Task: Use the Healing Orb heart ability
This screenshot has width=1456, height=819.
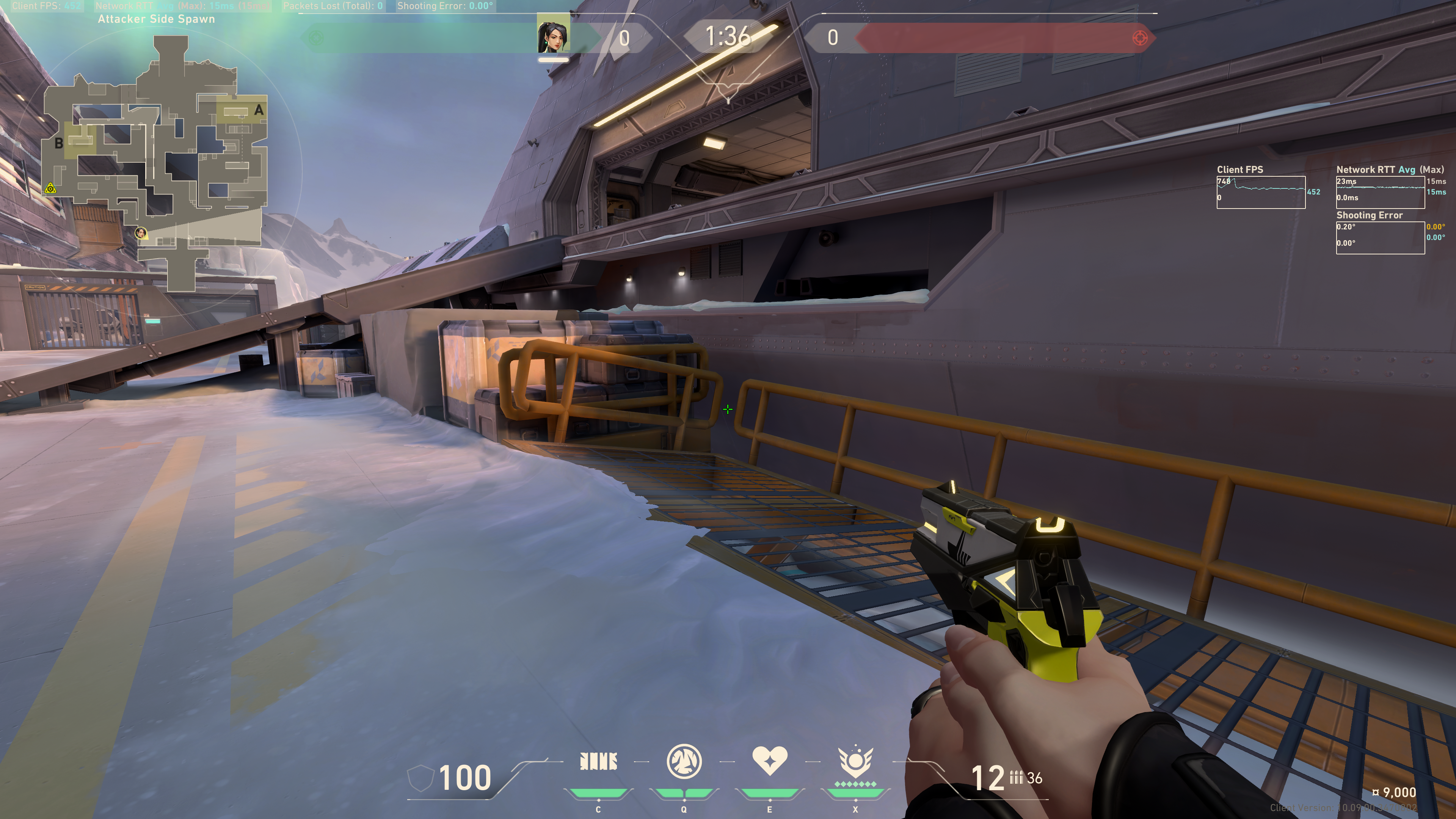Action: (x=769, y=761)
